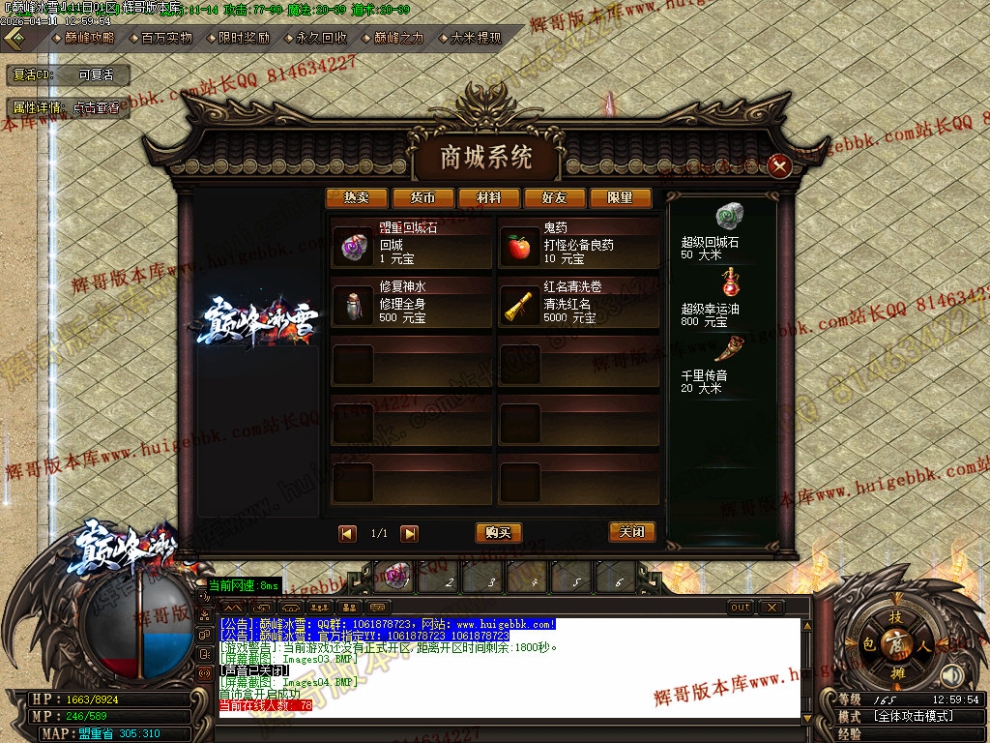This screenshot has width=990, height=743.
Task: Switch to the 限量 shop tab
Action: tap(621, 198)
